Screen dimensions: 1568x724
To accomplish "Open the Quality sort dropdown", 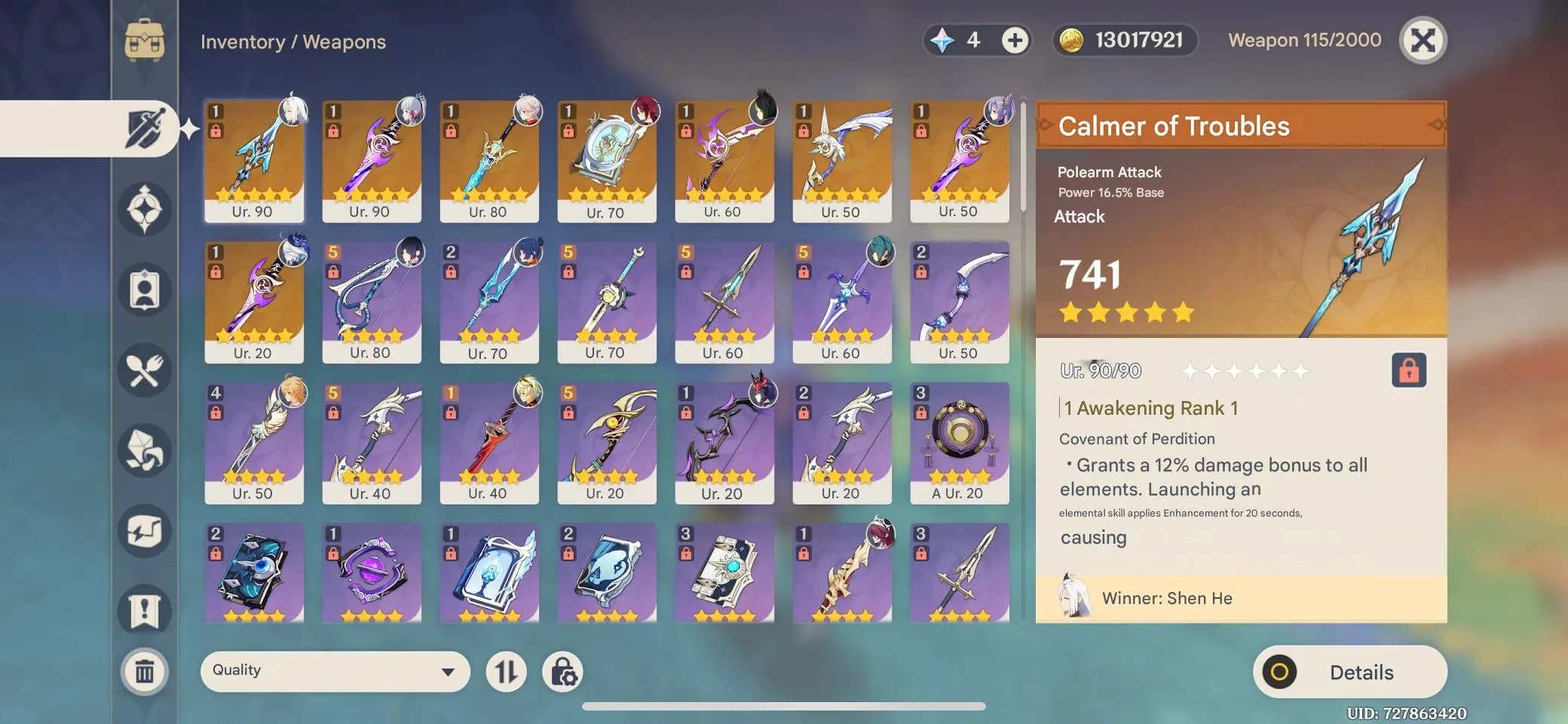I will pos(335,671).
